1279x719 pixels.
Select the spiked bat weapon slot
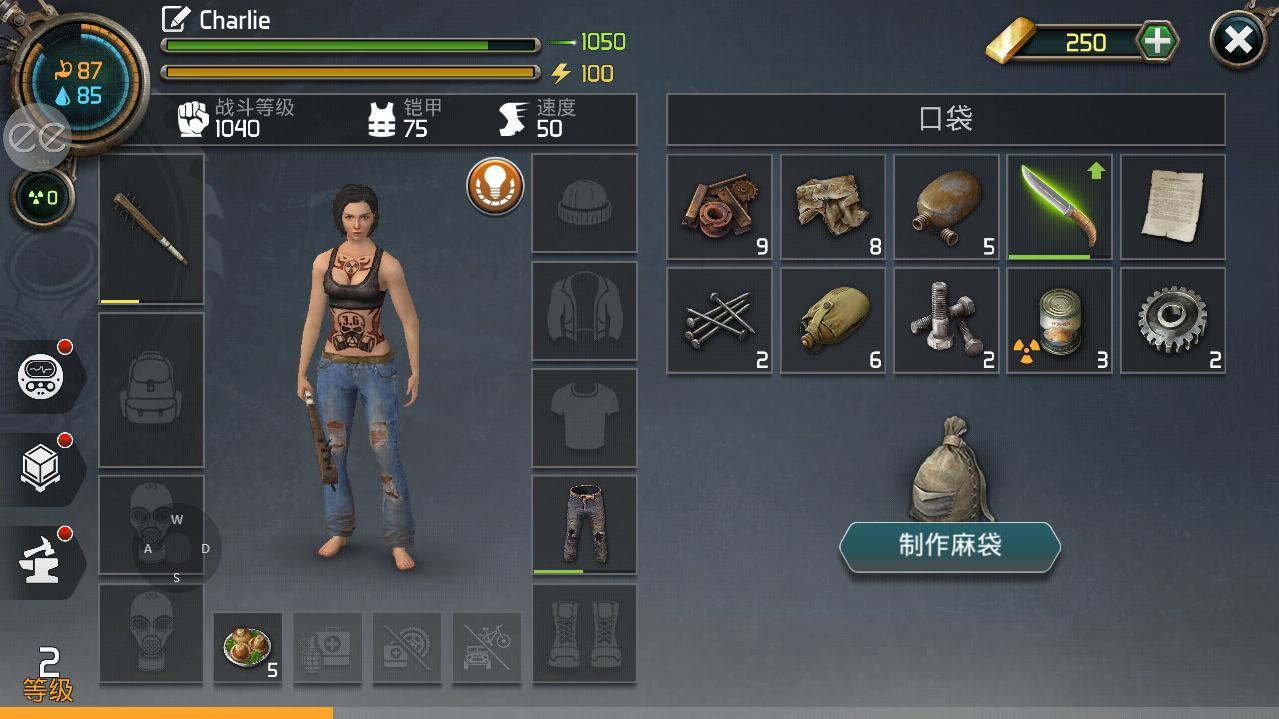click(152, 228)
